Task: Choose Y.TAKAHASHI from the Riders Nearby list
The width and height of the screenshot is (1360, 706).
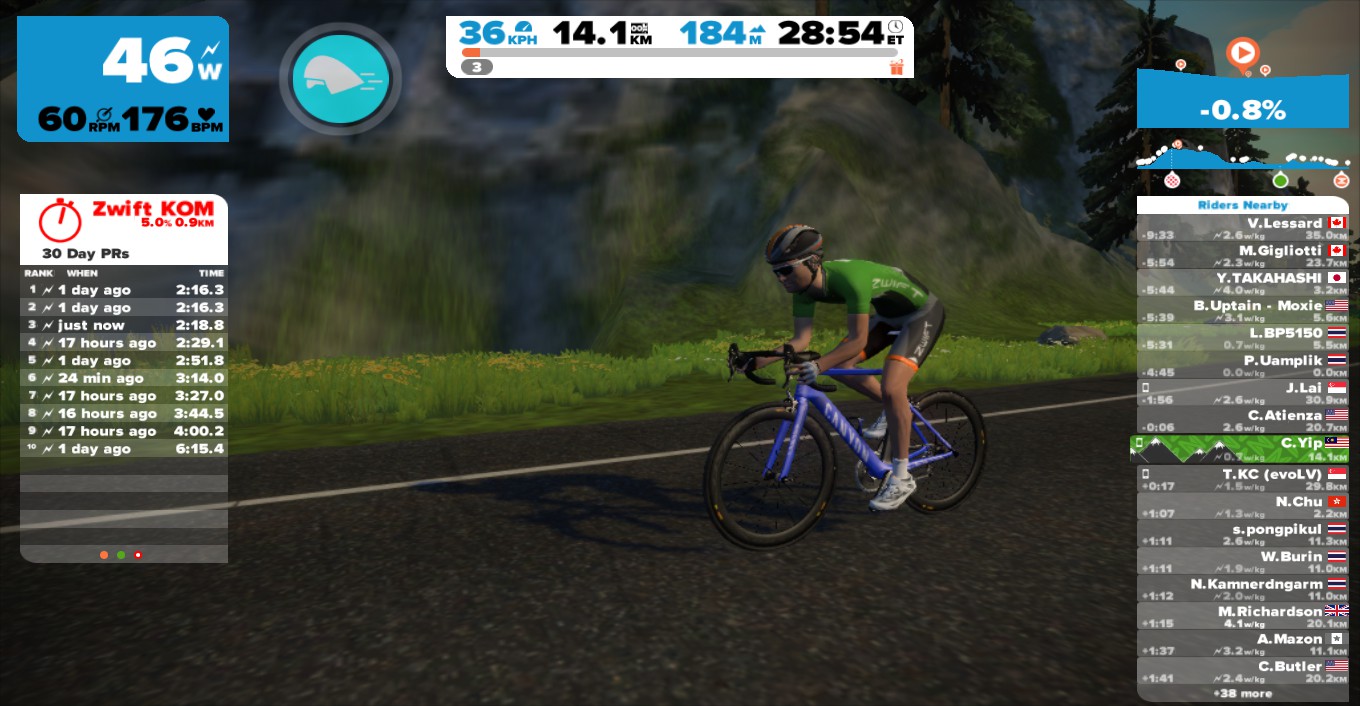Action: pos(1243,283)
